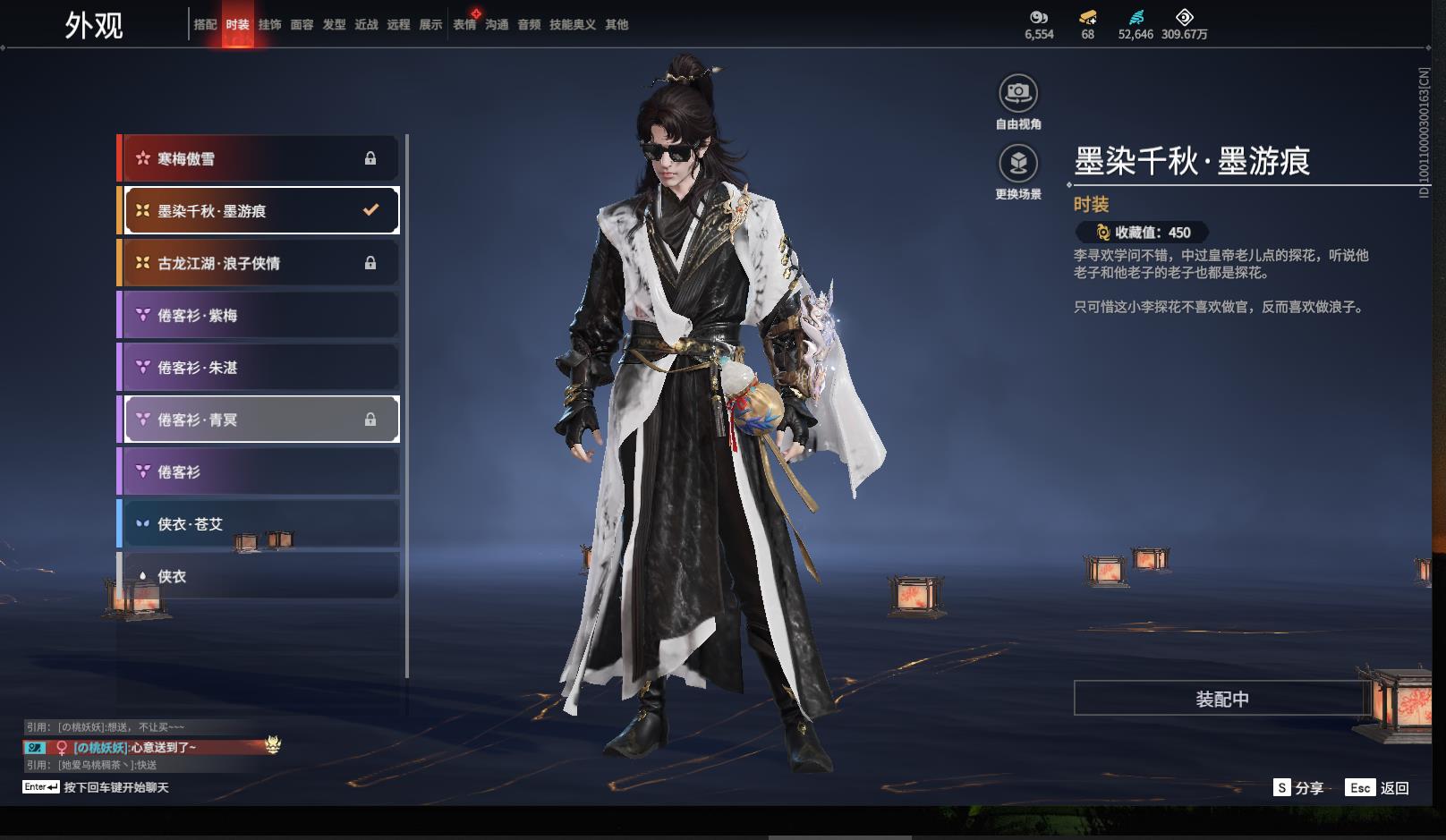Pick the 倦客衫·紫梅 outfit
The image size is (1446, 840).
point(259,315)
